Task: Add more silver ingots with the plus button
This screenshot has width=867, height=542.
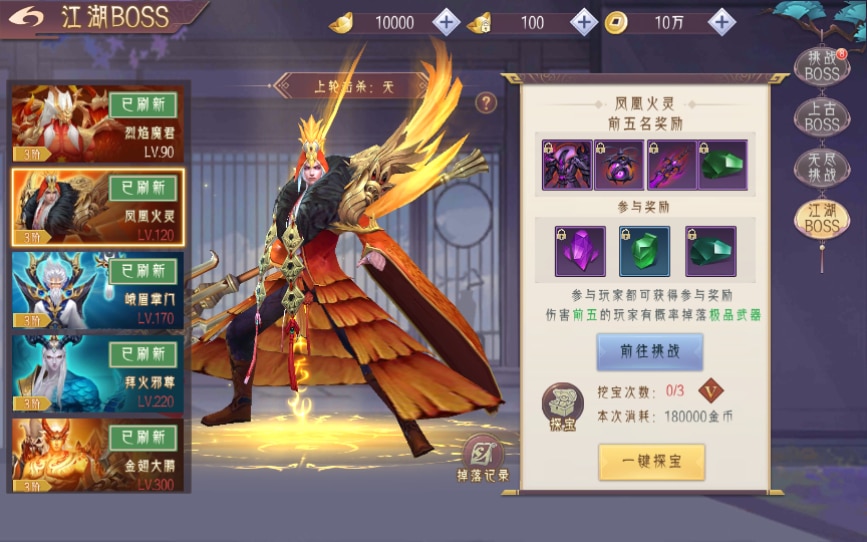Action: tap(584, 22)
